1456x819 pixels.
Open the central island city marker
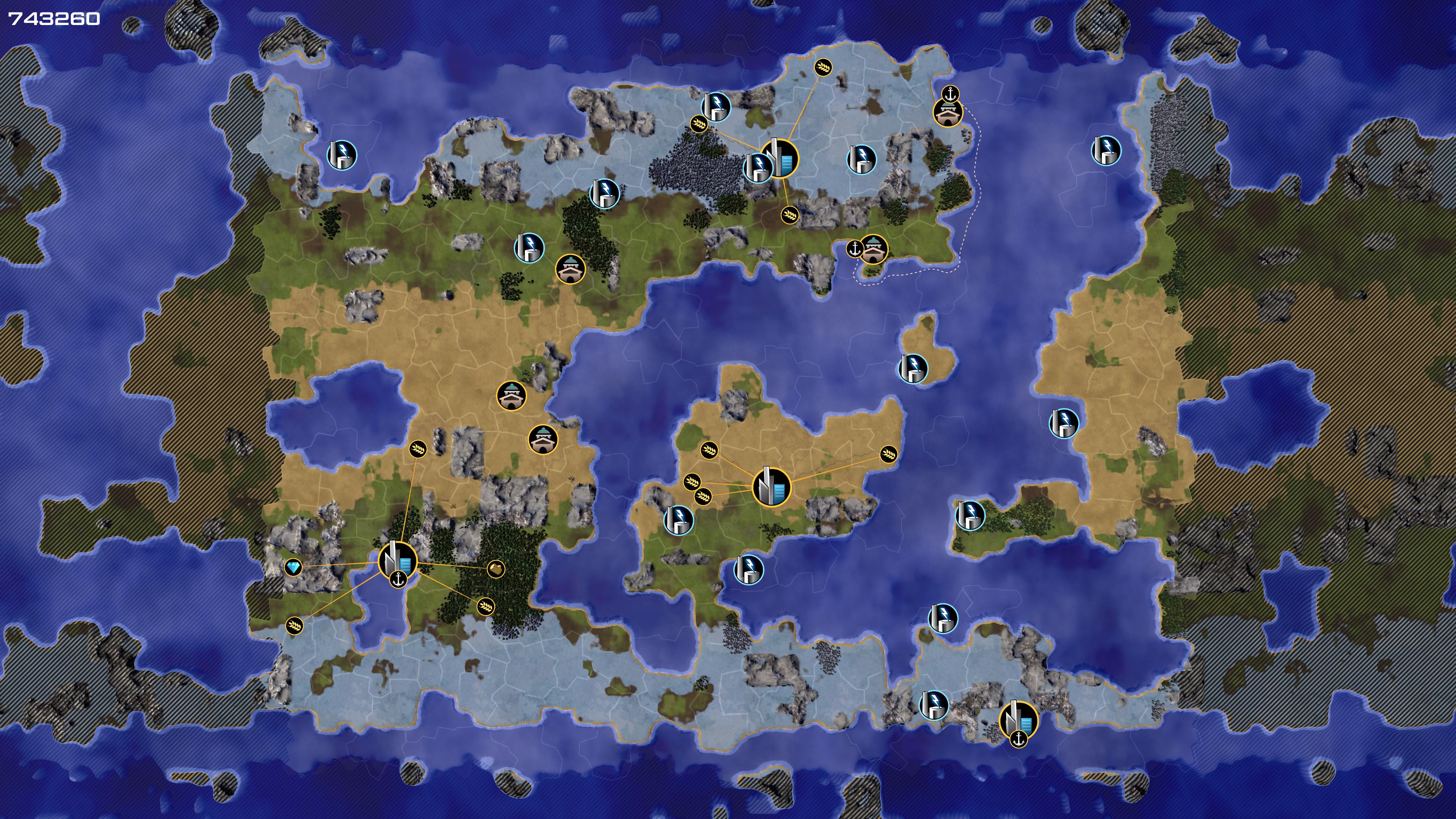click(772, 487)
